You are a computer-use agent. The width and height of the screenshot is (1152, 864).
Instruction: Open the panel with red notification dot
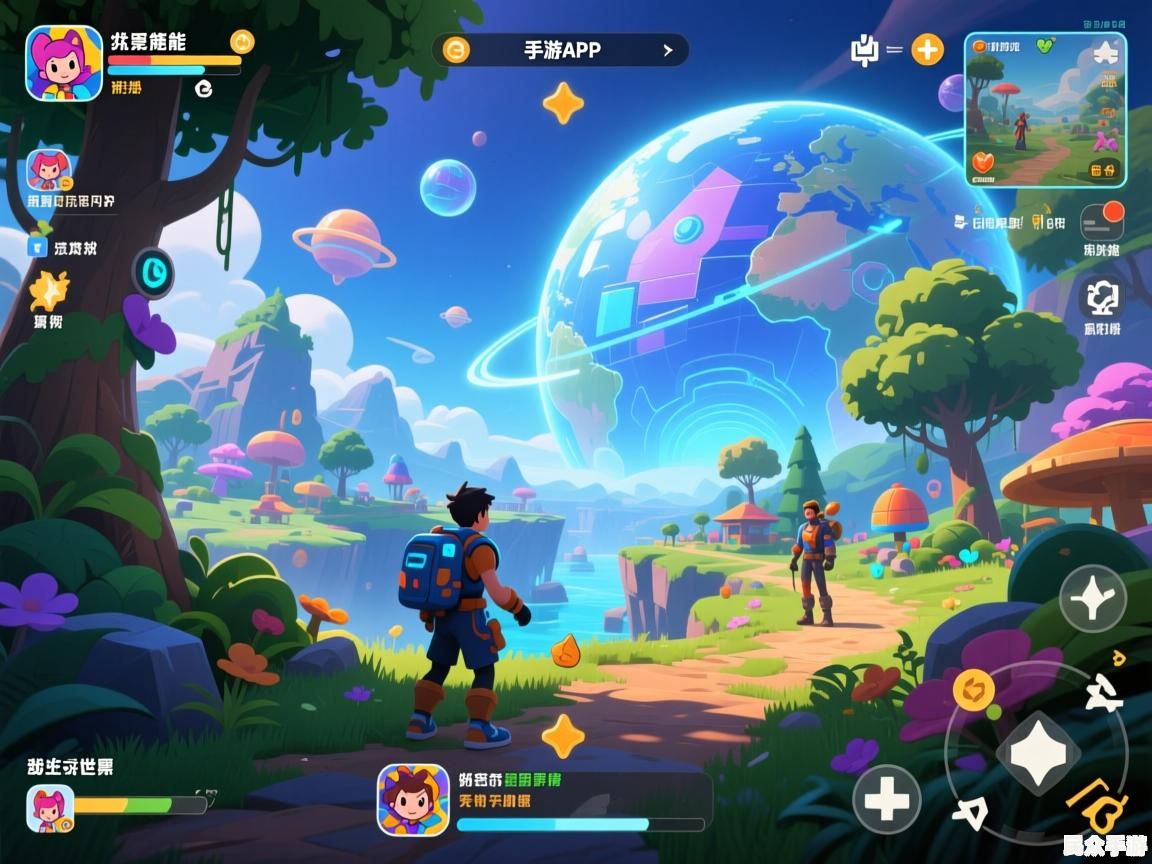tap(1102, 222)
